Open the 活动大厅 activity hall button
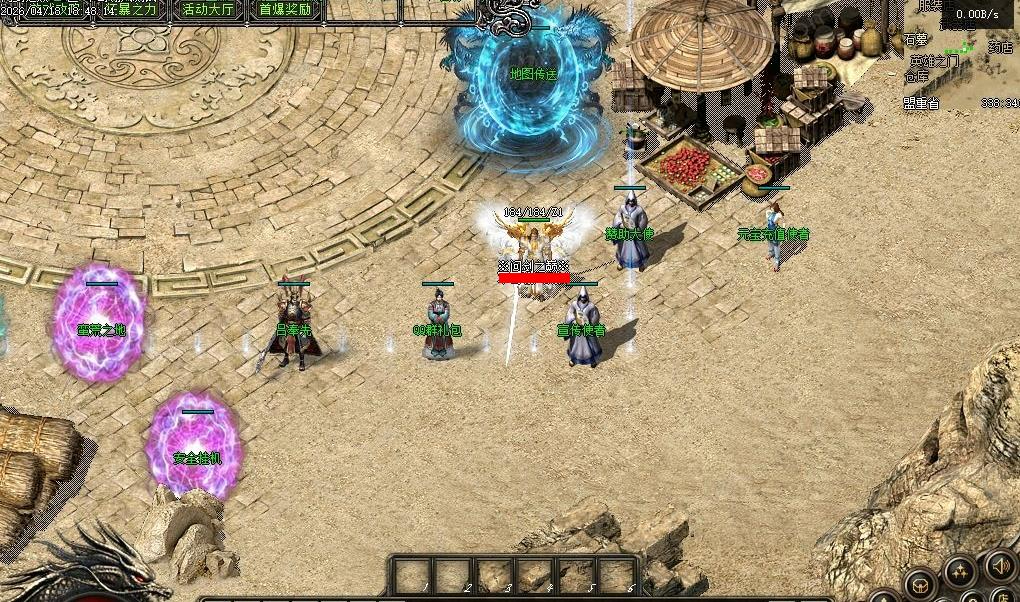 coord(208,10)
